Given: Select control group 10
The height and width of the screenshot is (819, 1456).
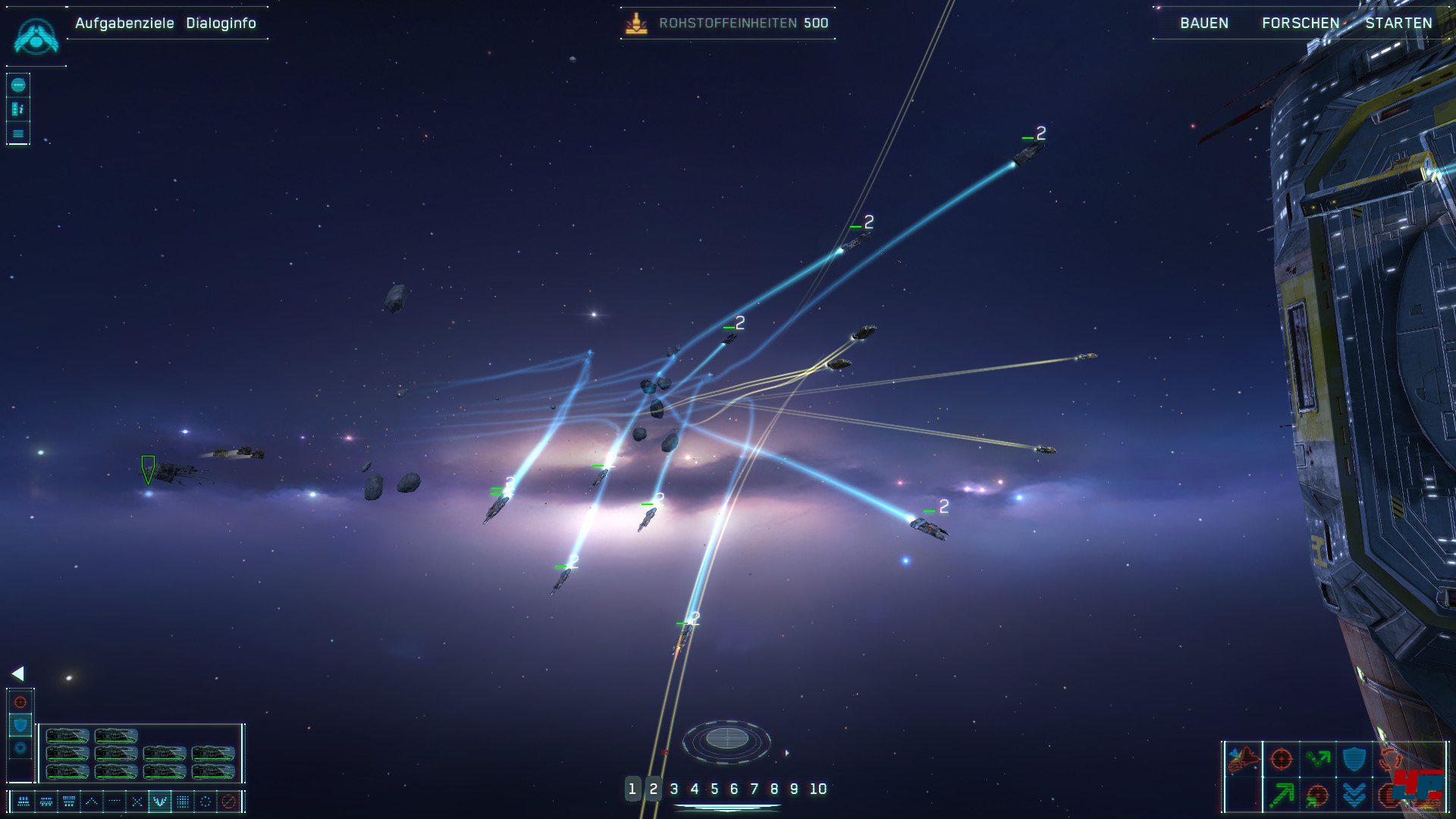Looking at the screenshot, I should click(817, 789).
